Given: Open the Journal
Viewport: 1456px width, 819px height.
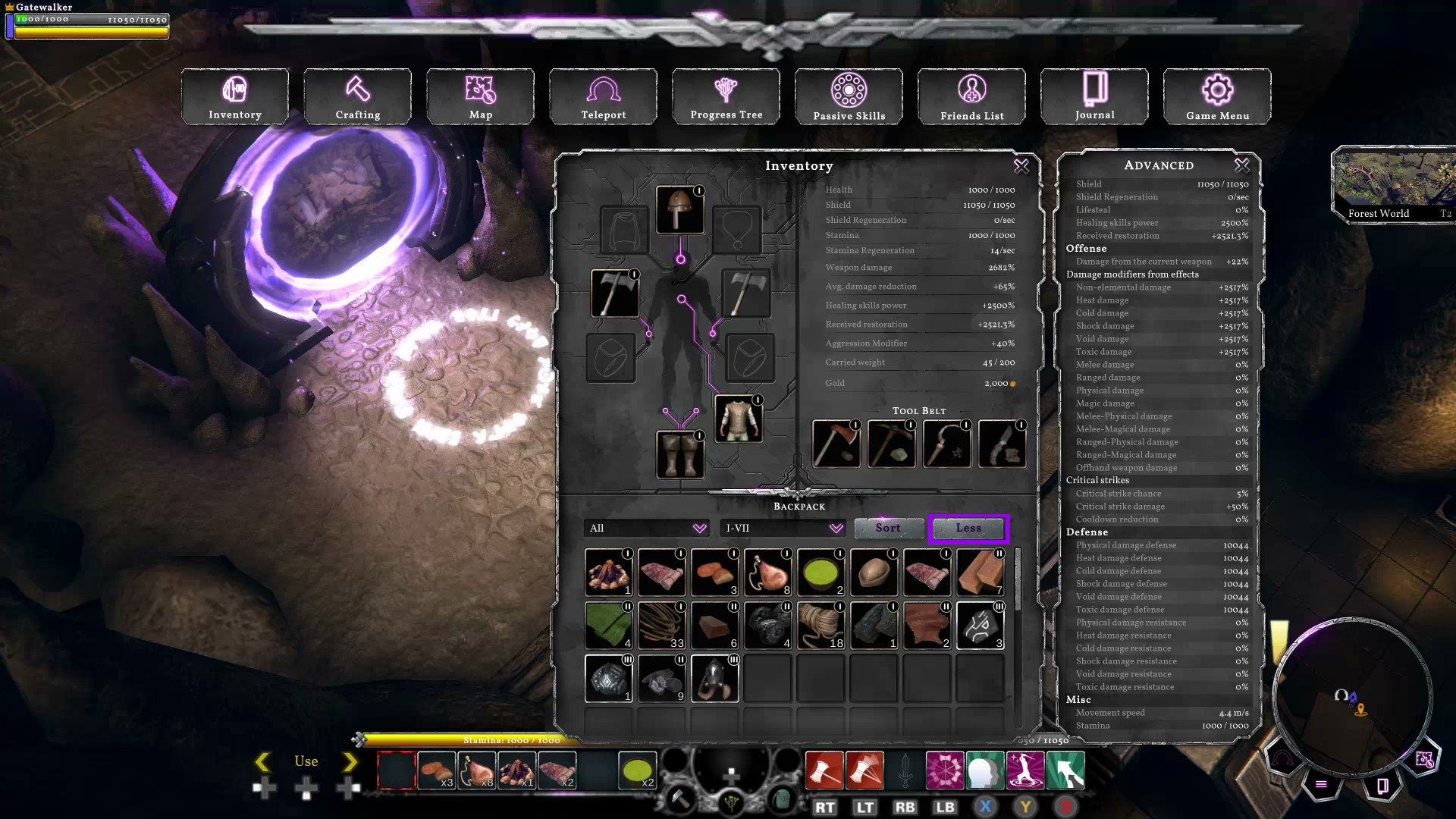Looking at the screenshot, I should [1094, 96].
